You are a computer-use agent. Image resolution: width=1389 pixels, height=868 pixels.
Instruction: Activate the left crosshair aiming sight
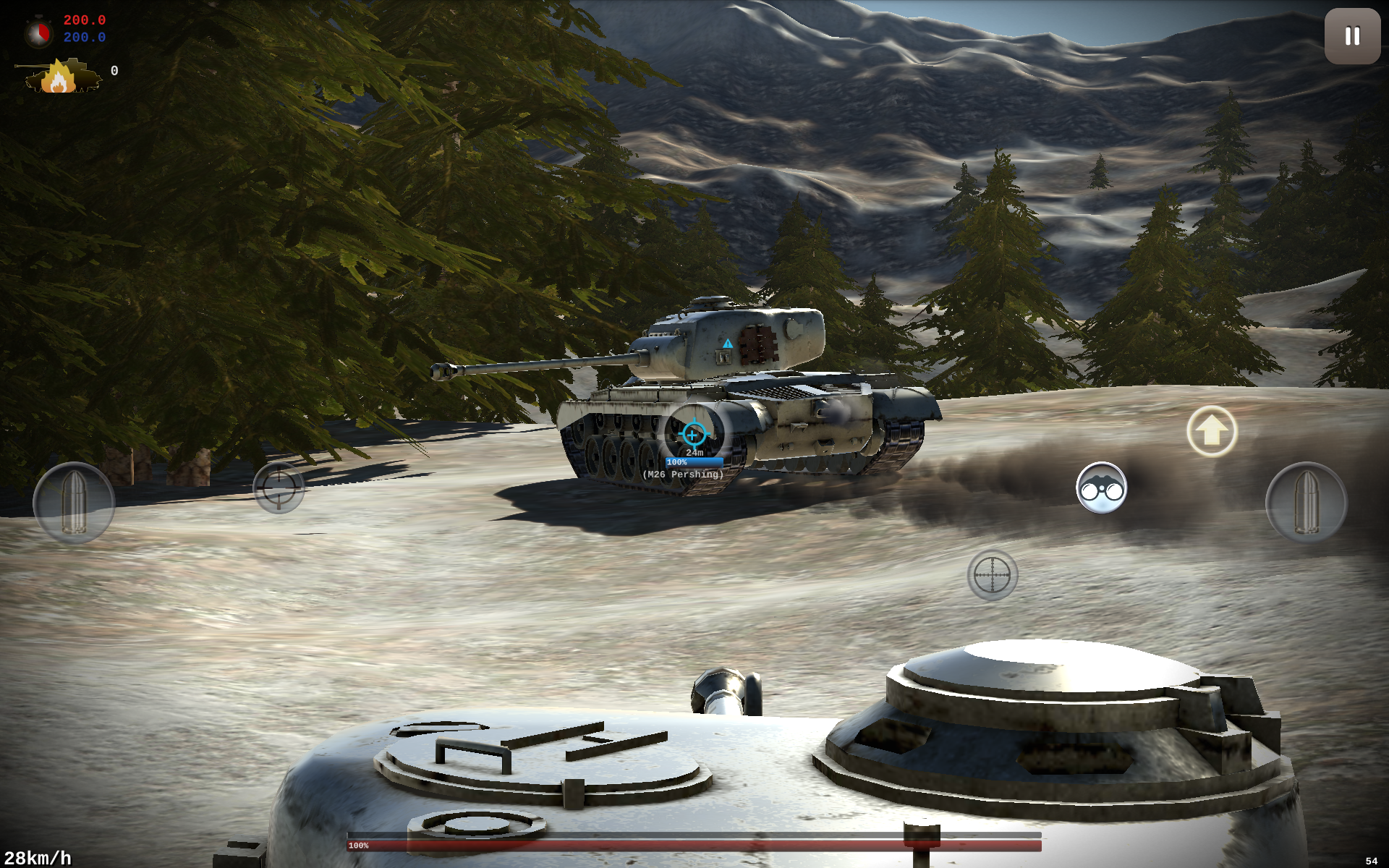[279, 488]
